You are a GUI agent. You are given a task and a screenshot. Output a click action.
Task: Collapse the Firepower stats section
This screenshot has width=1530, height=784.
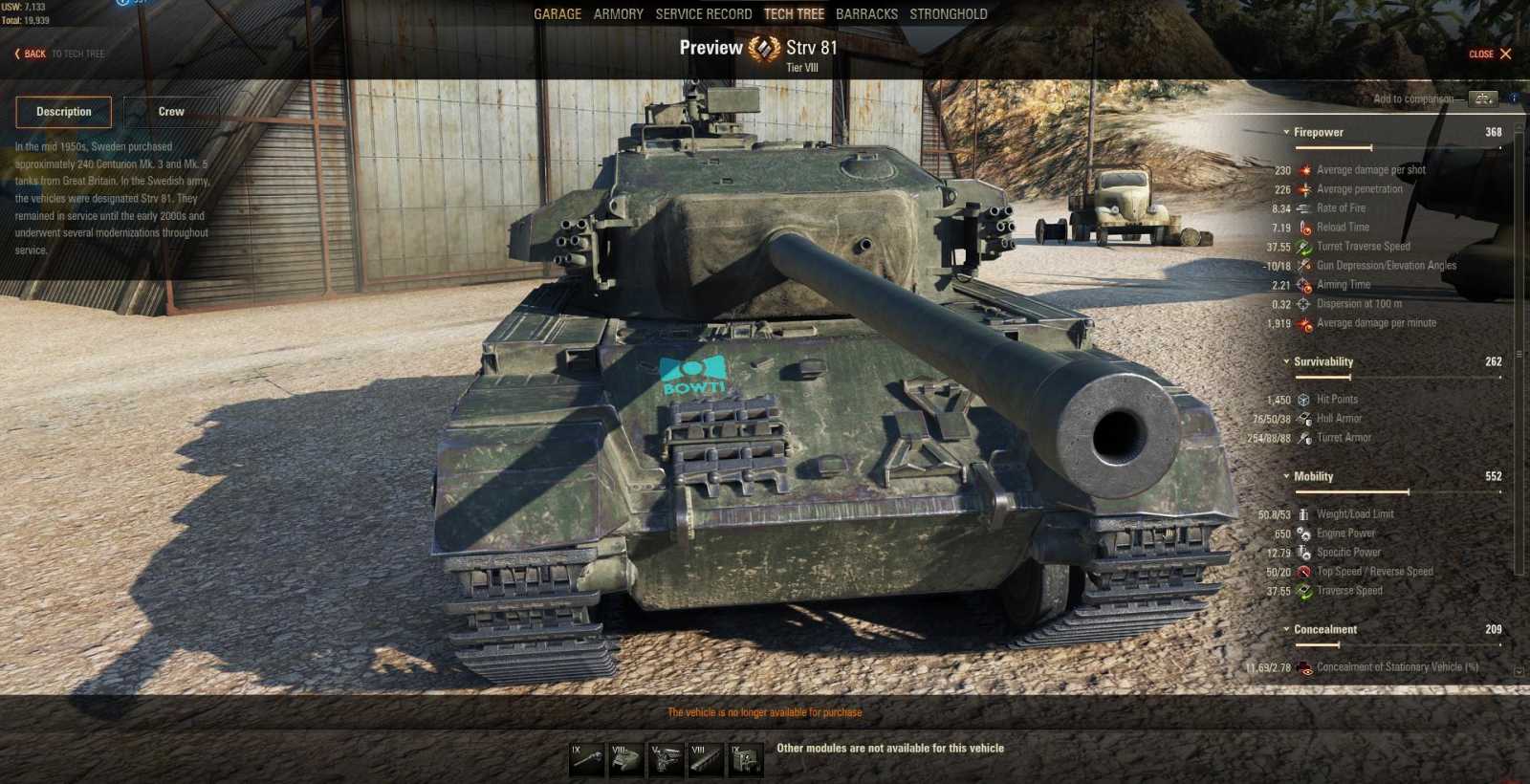(1288, 132)
